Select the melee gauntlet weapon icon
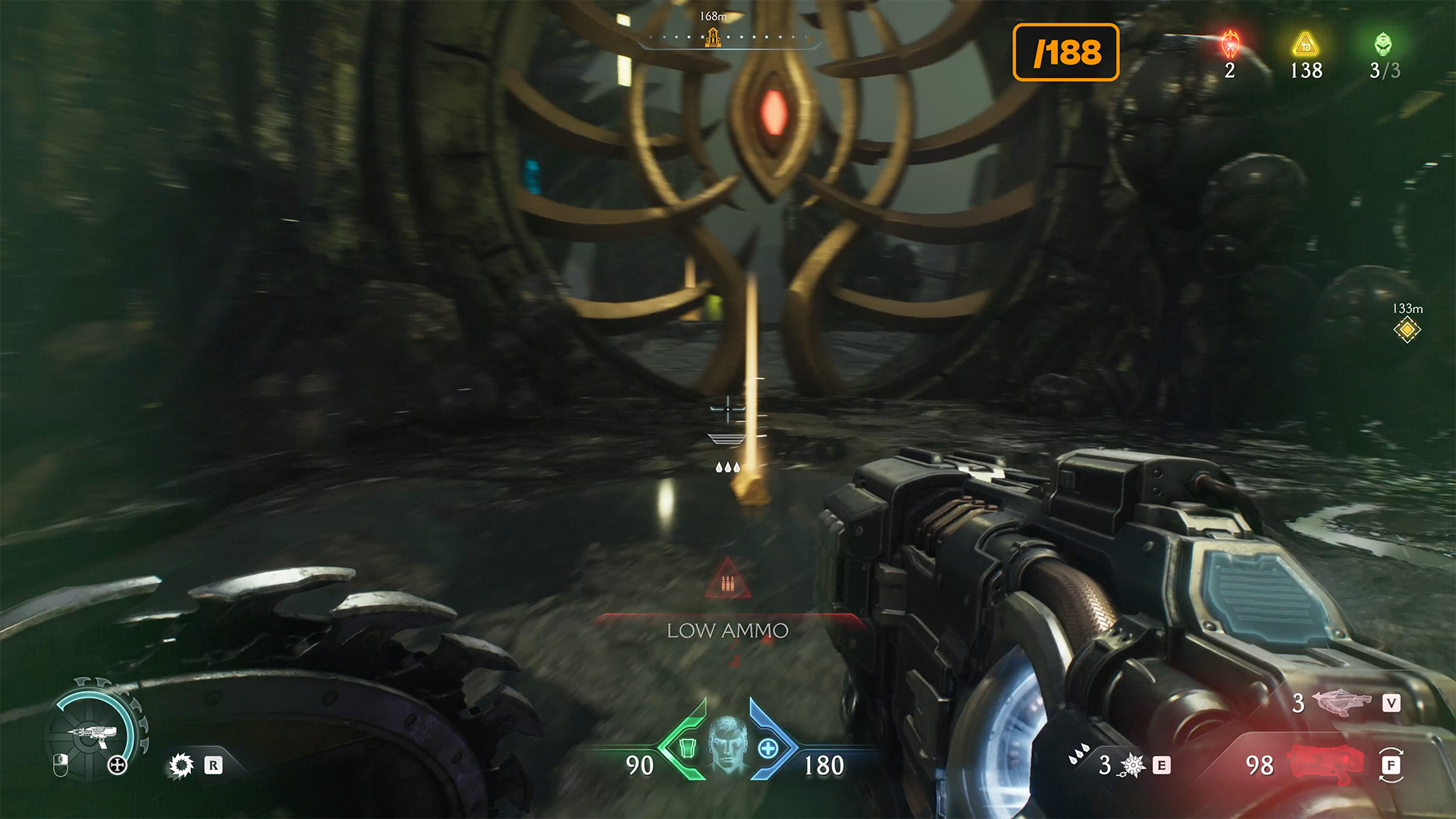Viewport: 1456px width, 819px height. (1341, 702)
